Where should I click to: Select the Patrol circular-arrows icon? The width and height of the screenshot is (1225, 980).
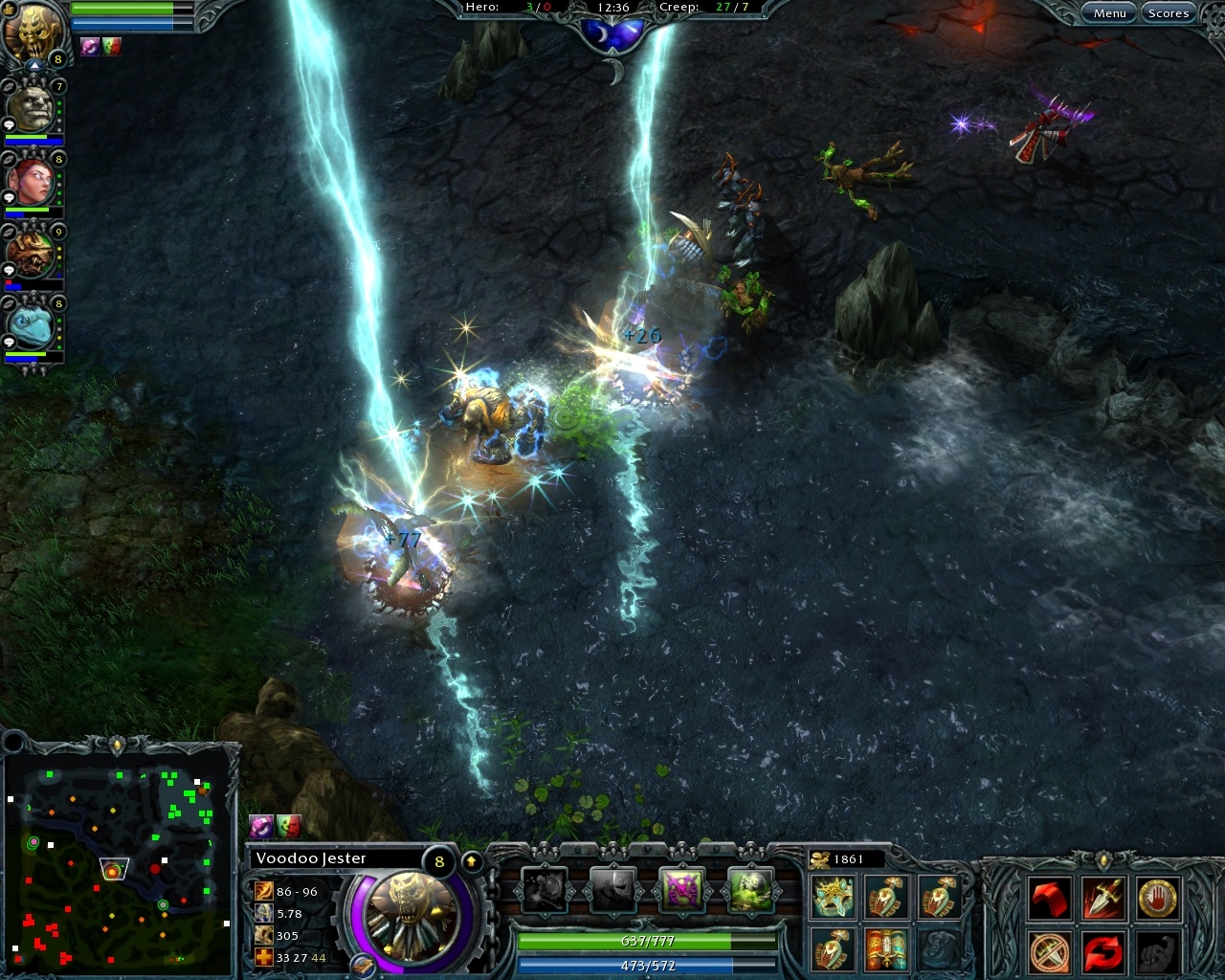1102,952
